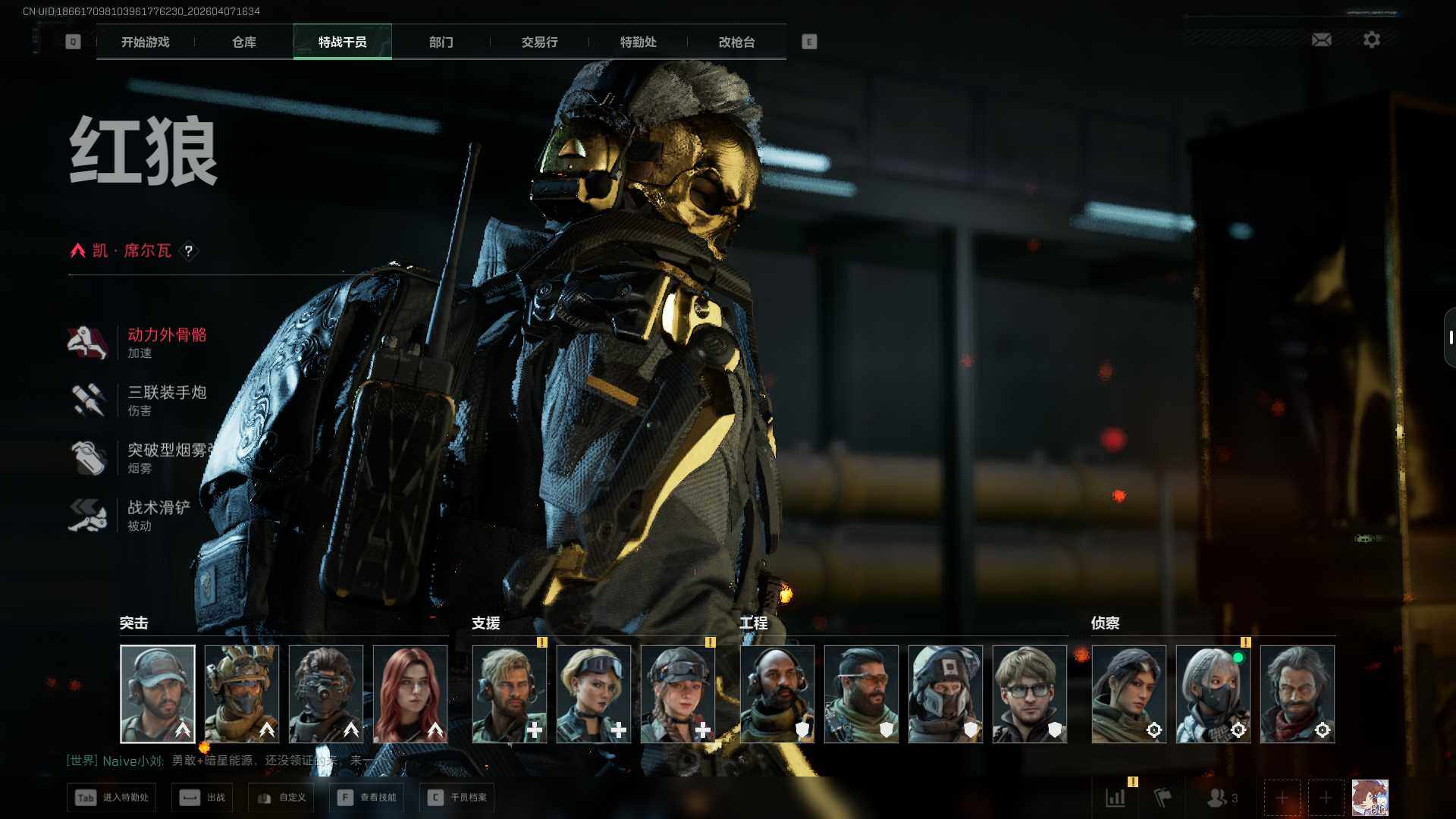
Task: Choose the red-haired assault operator portrait
Action: tap(410, 694)
